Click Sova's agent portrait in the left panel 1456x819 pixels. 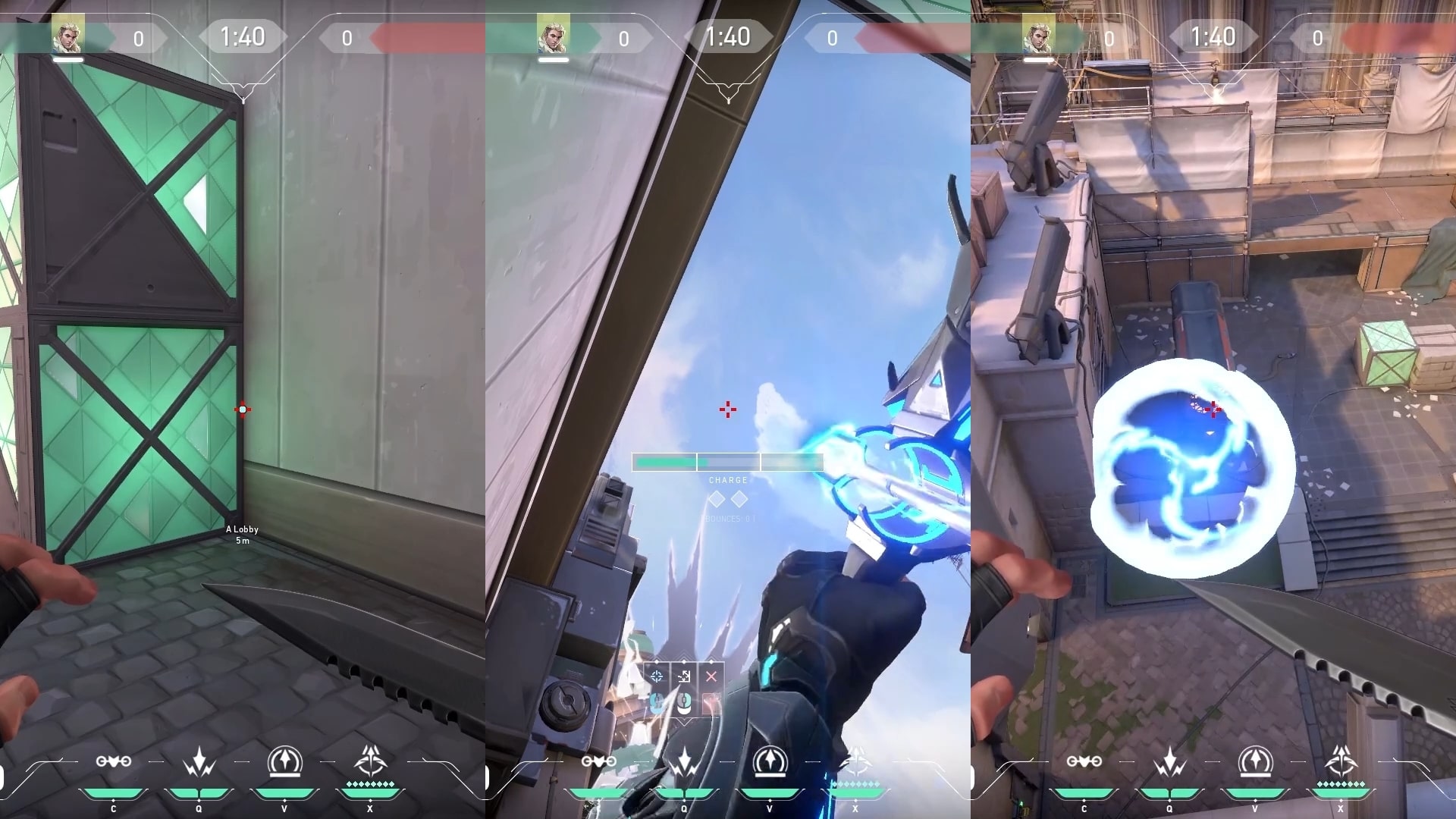[69, 32]
